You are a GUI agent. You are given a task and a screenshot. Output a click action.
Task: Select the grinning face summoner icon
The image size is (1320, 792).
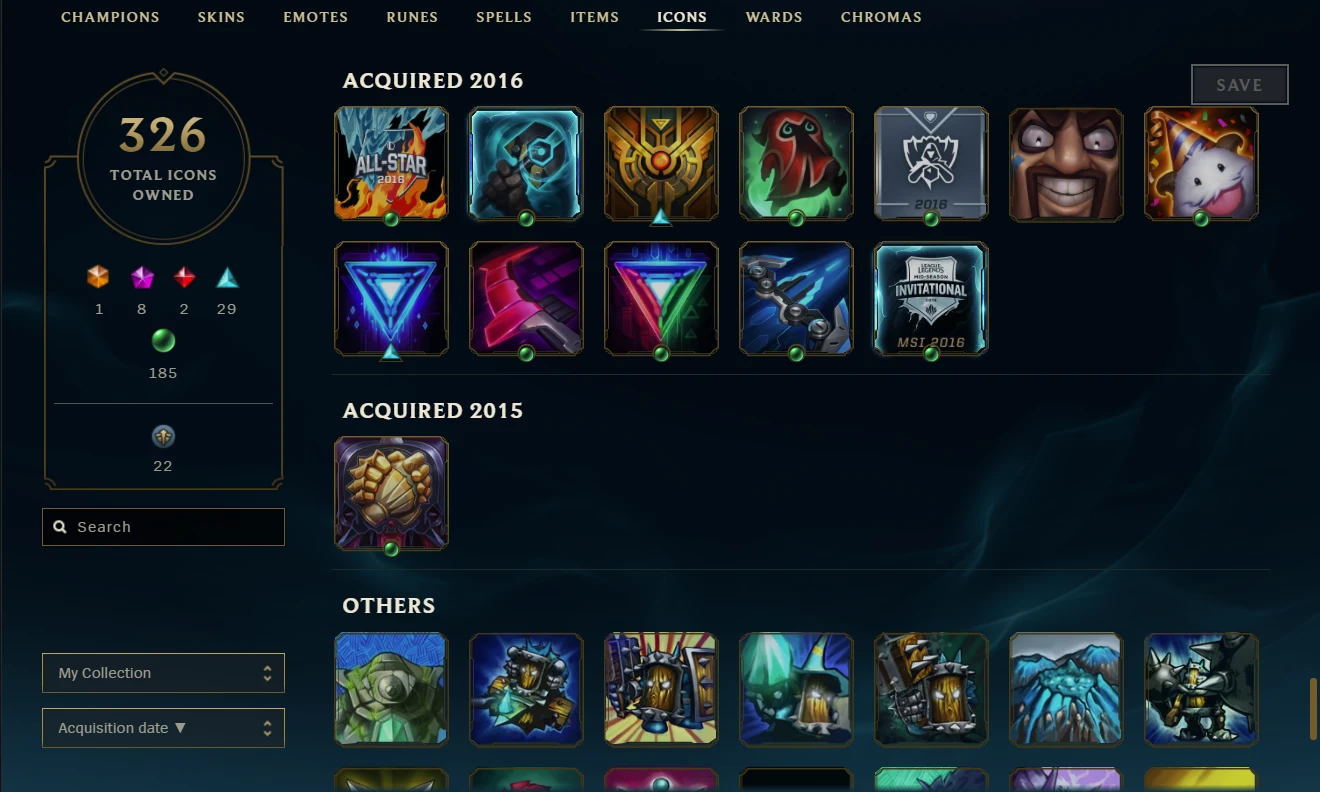[x=1066, y=163]
